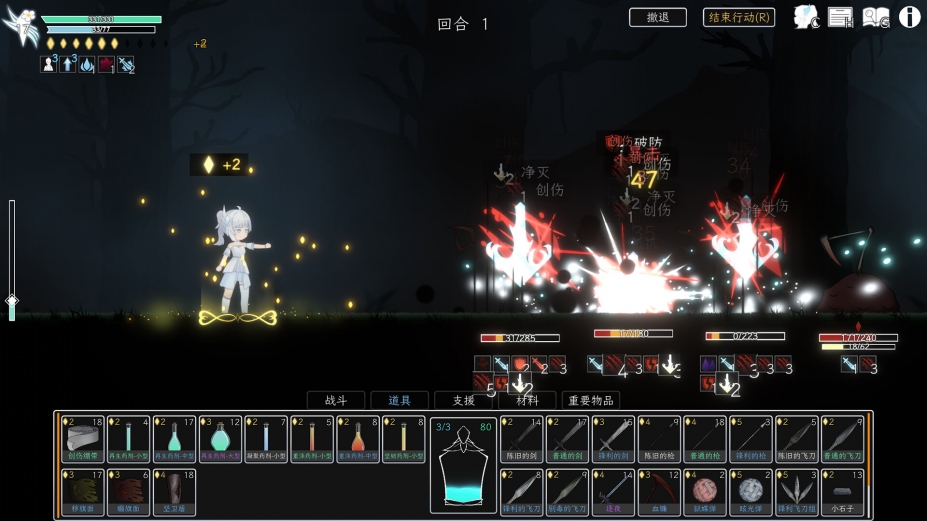Open the battle log document icon
927x521 pixels.
click(x=841, y=17)
